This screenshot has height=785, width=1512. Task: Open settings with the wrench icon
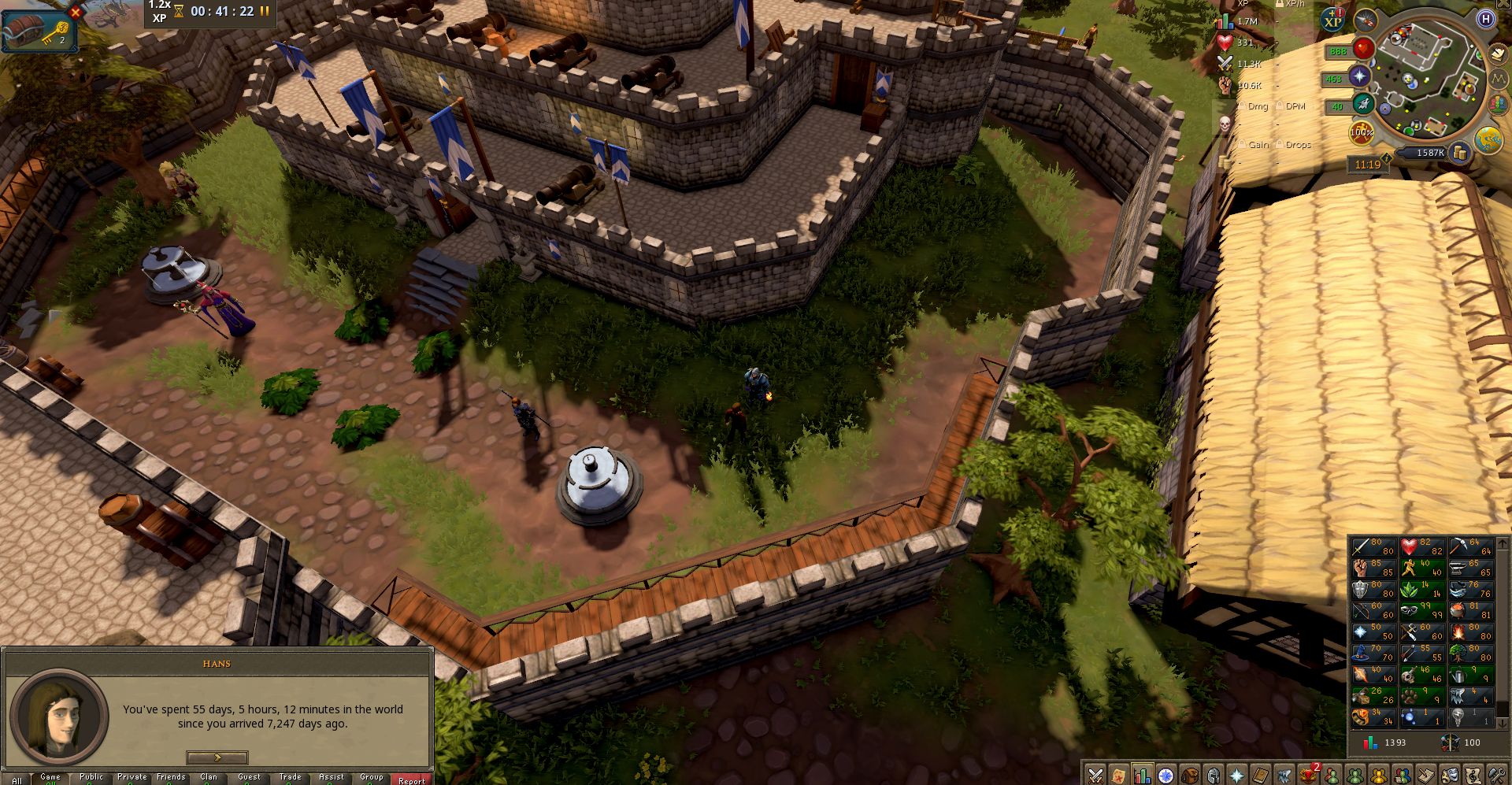click(x=1496, y=776)
